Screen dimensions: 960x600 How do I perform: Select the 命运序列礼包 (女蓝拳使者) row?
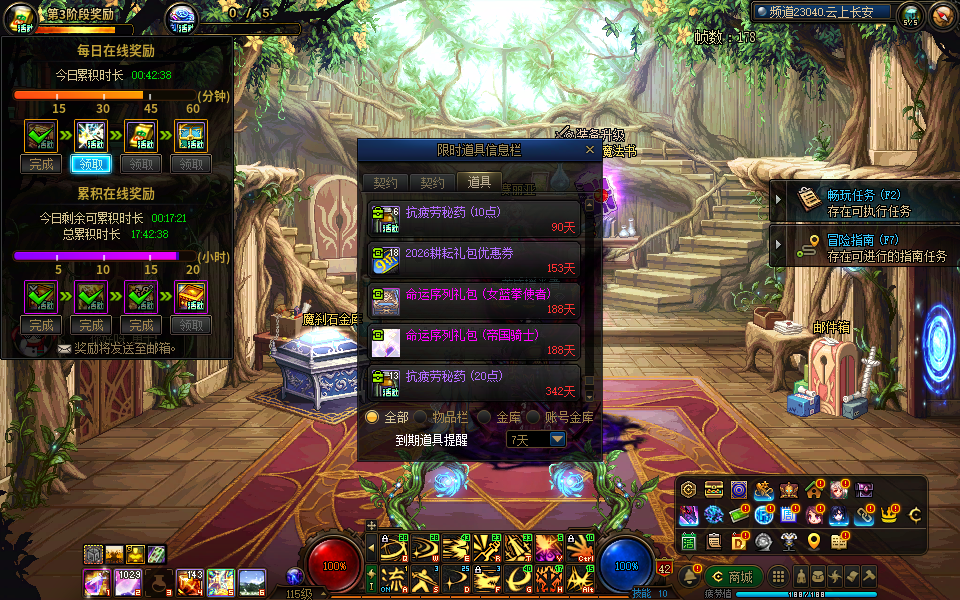tap(475, 301)
